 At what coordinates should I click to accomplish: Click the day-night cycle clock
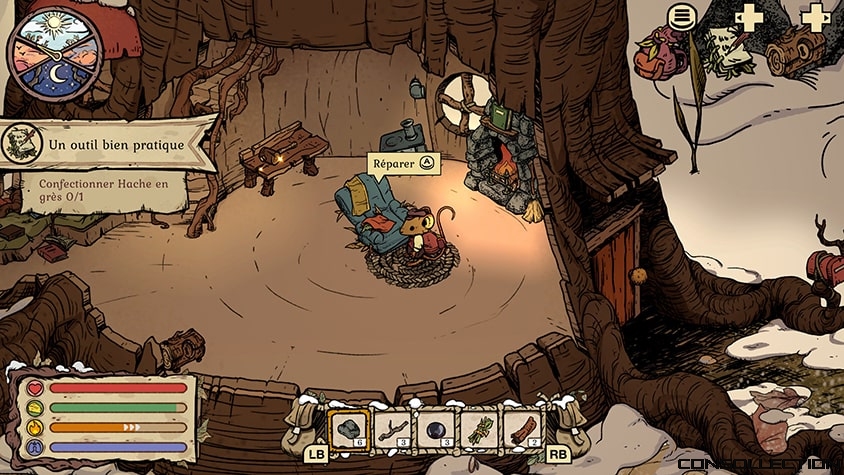54,54
